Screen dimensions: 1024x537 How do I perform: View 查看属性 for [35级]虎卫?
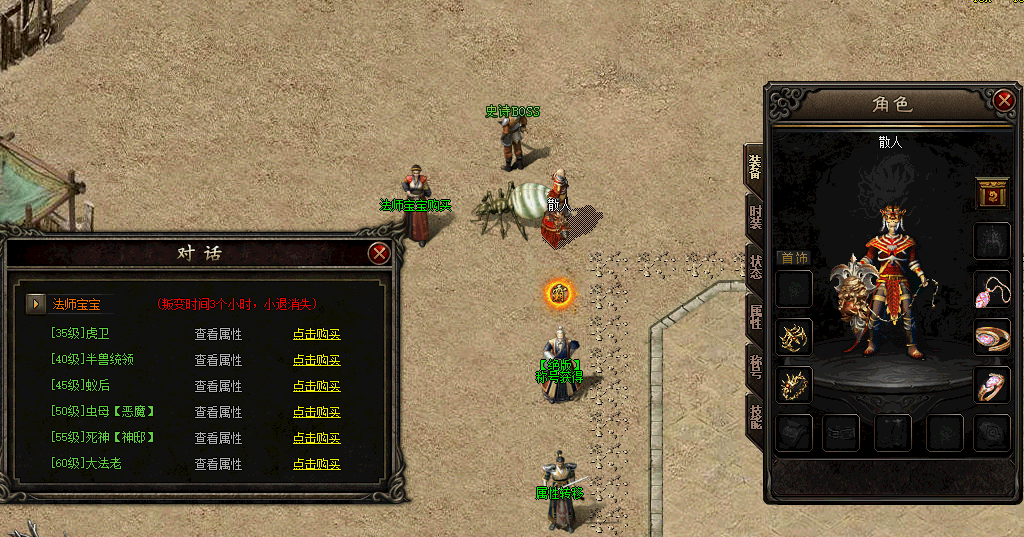coord(218,334)
